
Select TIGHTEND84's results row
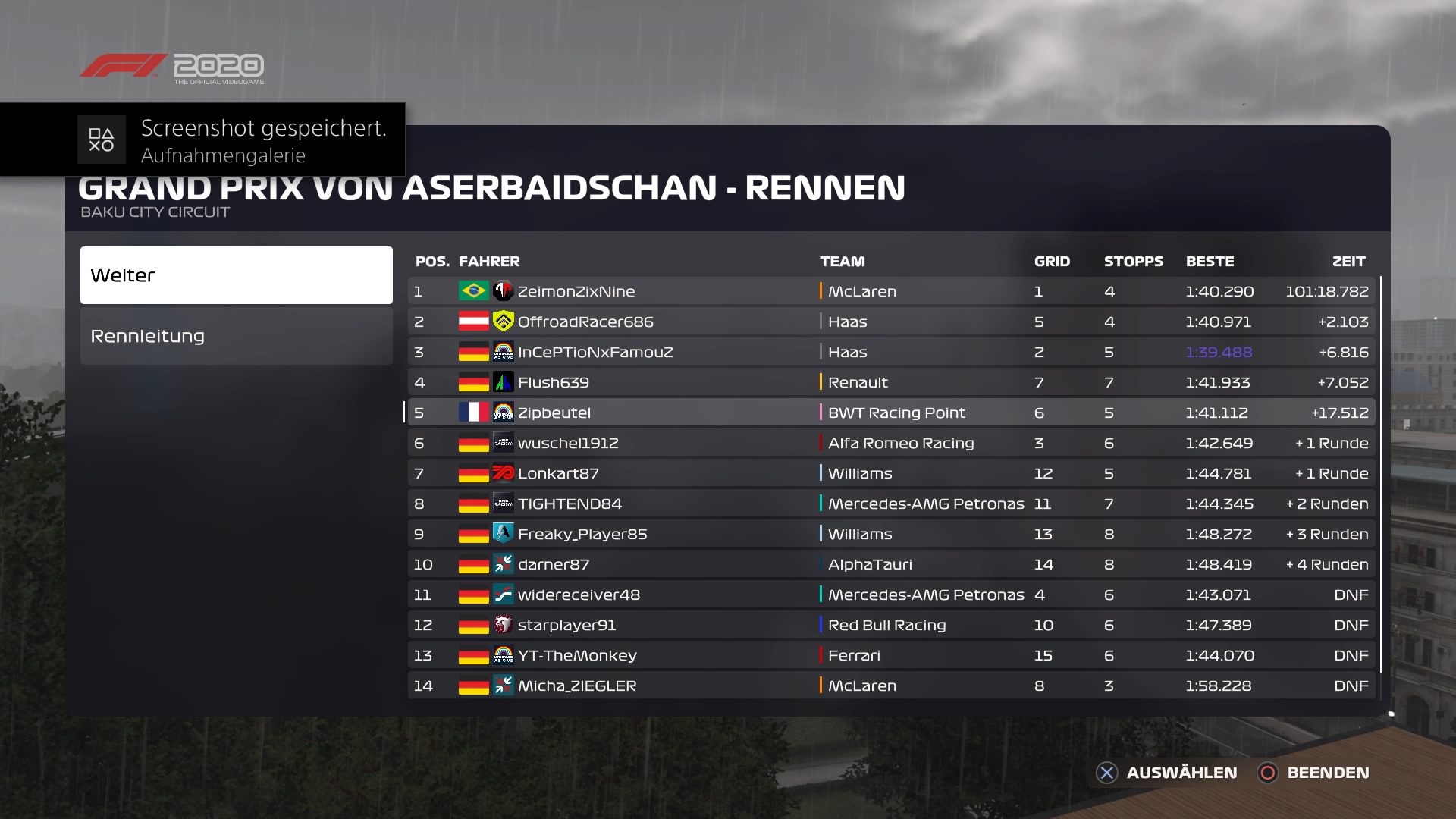(x=891, y=504)
